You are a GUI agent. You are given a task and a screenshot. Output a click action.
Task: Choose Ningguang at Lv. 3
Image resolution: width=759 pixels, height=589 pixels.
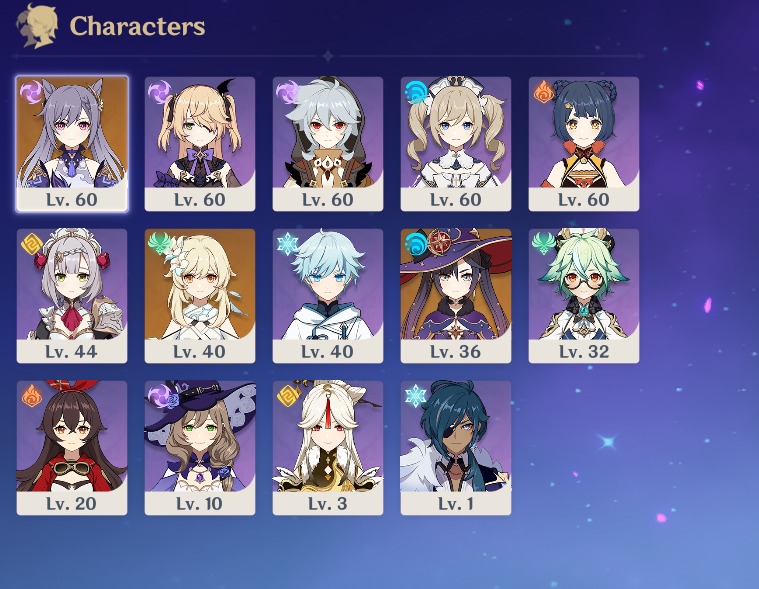point(328,447)
